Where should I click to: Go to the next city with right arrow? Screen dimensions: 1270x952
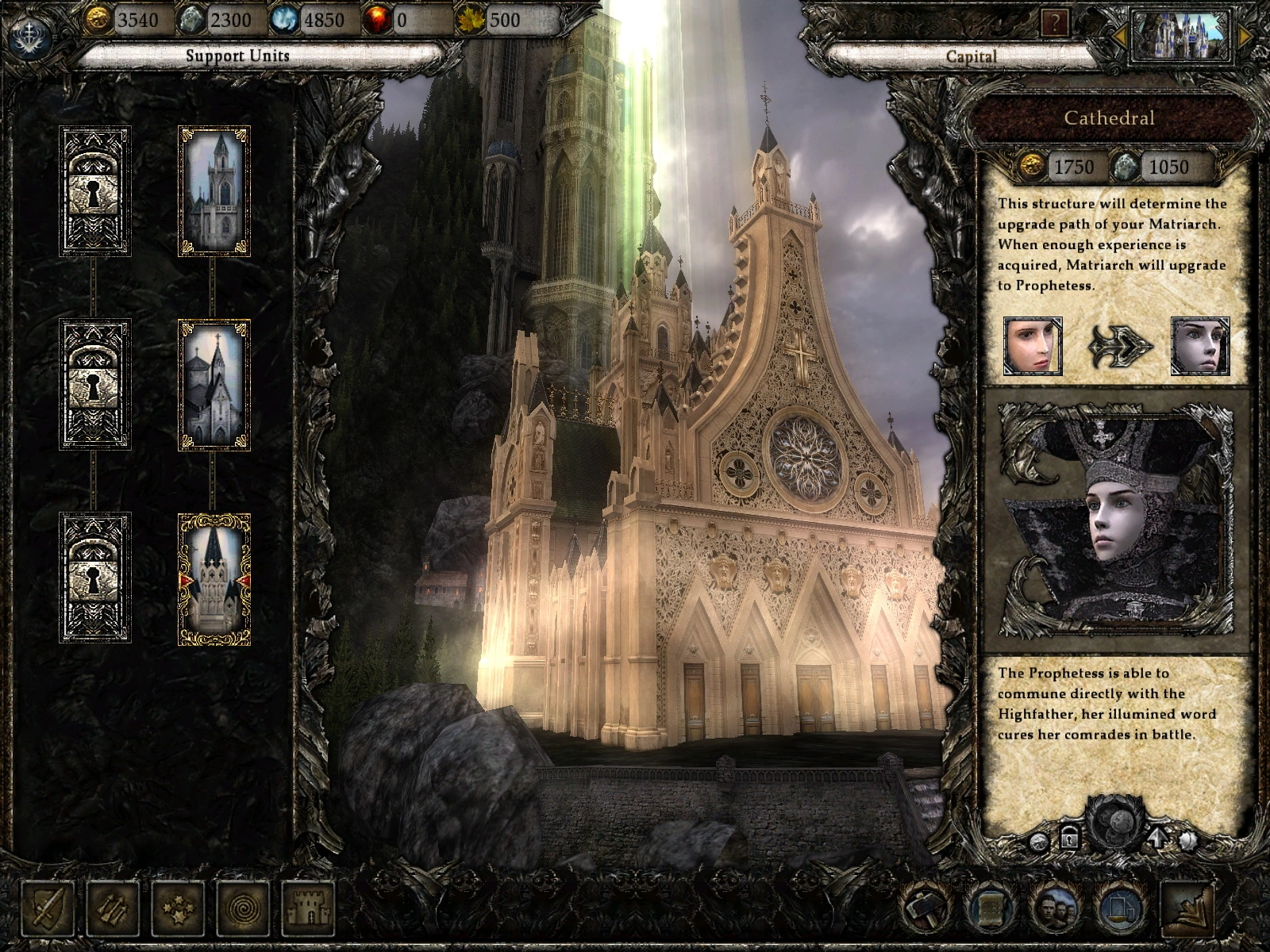click(1243, 36)
